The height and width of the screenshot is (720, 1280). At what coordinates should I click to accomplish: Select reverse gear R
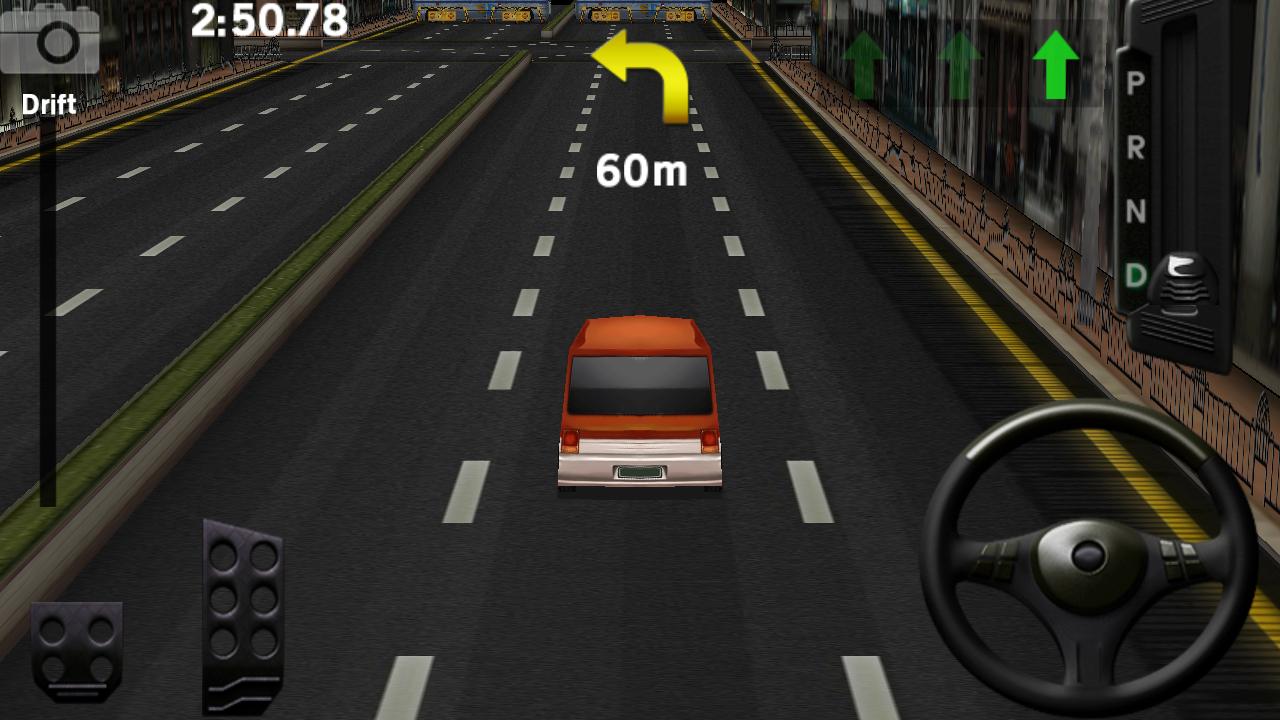[1135, 148]
